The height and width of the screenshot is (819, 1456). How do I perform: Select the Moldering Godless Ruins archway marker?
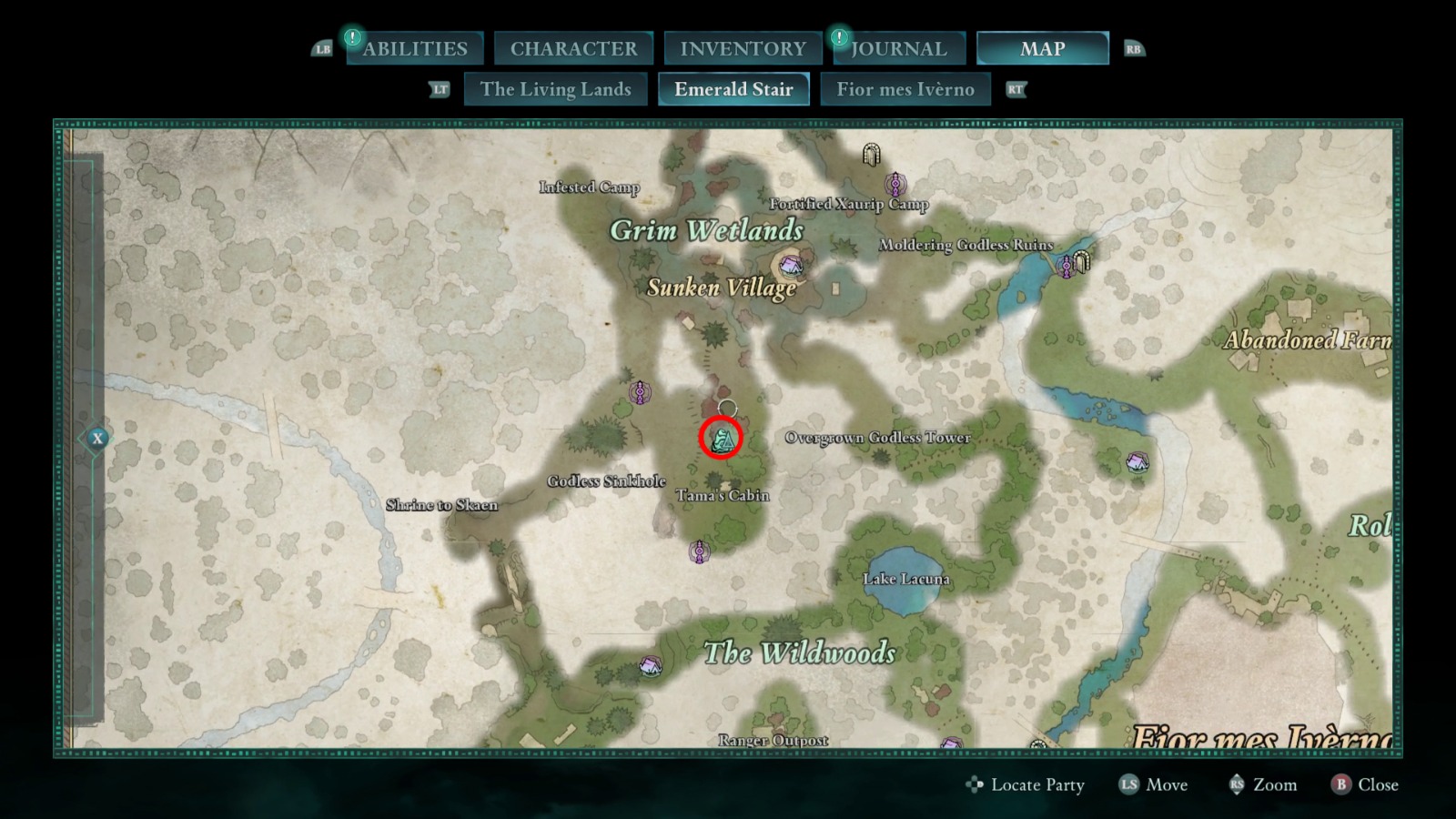tap(1081, 262)
